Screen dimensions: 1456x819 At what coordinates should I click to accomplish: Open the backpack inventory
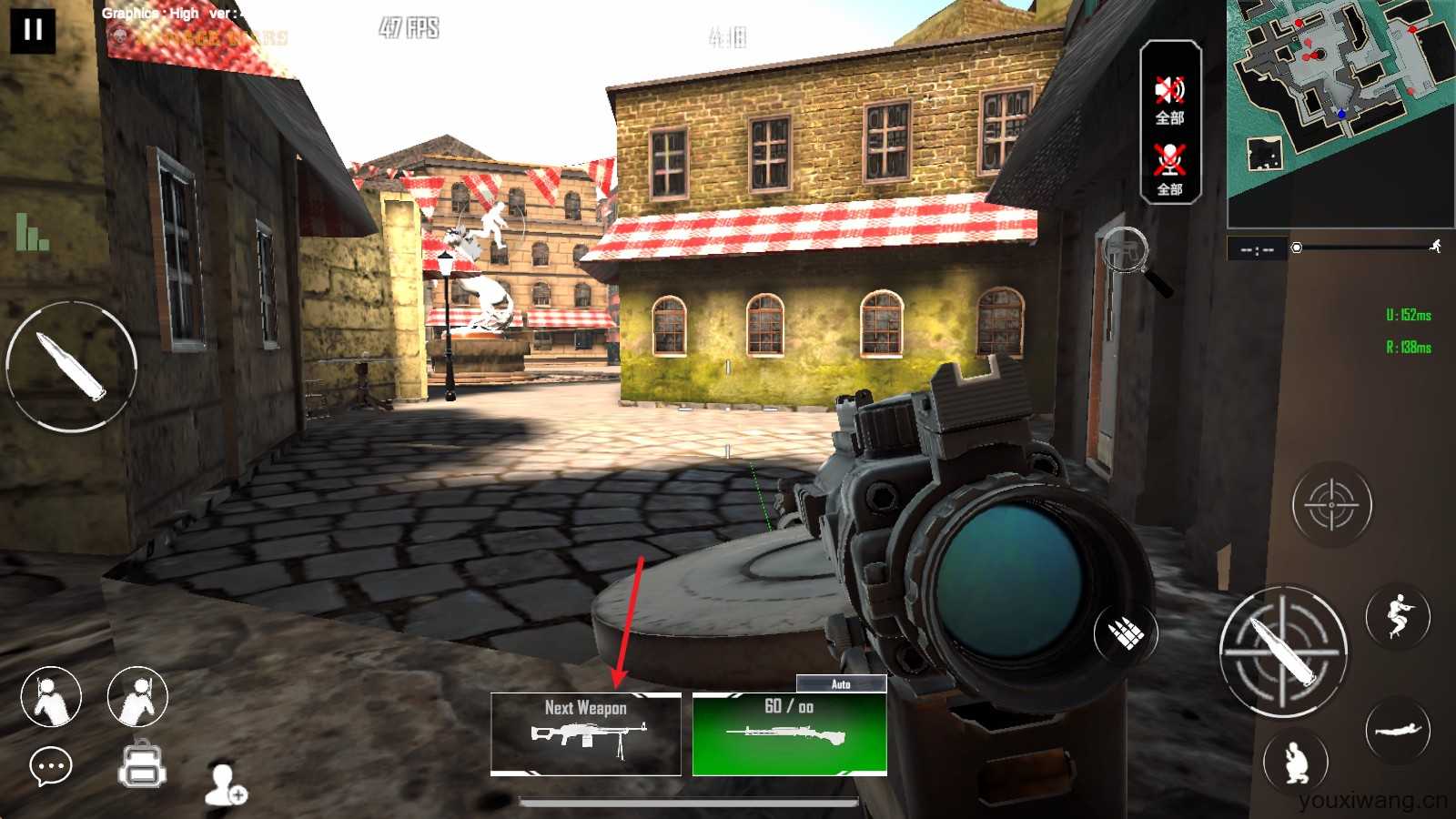click(x=142, y=764)
